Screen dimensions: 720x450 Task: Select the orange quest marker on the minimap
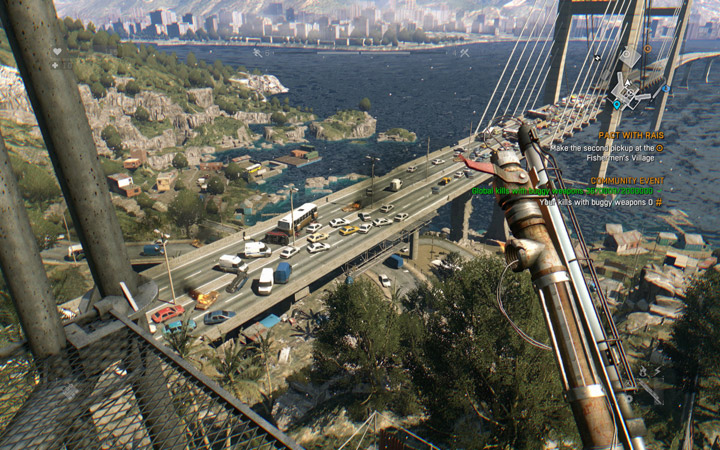(647, 49)
